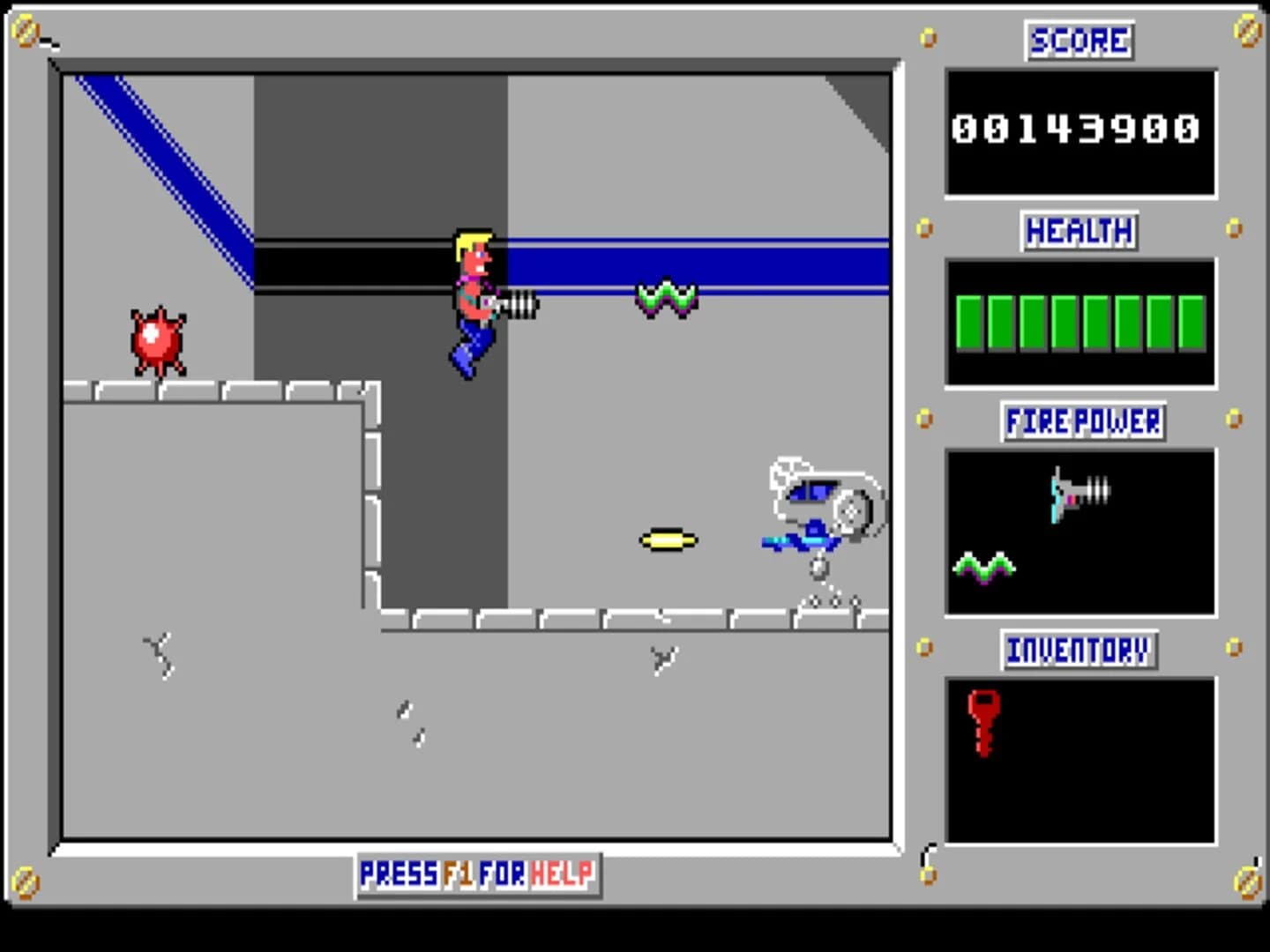1270x952 pixels.
Task: Click the score readout showing 00143900
Action: coord(1078,130)
